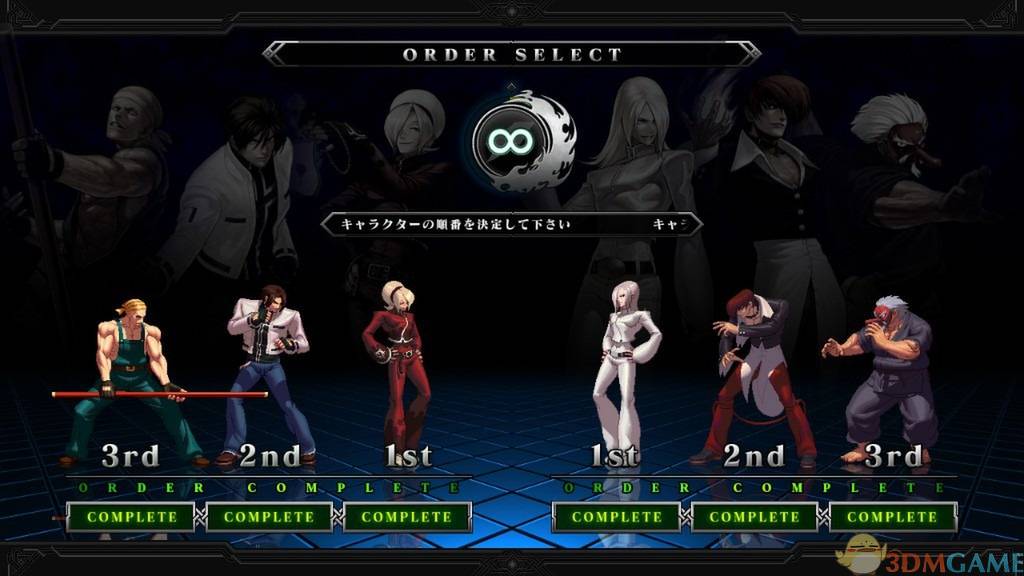This screenshot has width=1024, height=576.
Task: Click the COMPLETE button beneath Billy Kane
Action: (132, 517)
